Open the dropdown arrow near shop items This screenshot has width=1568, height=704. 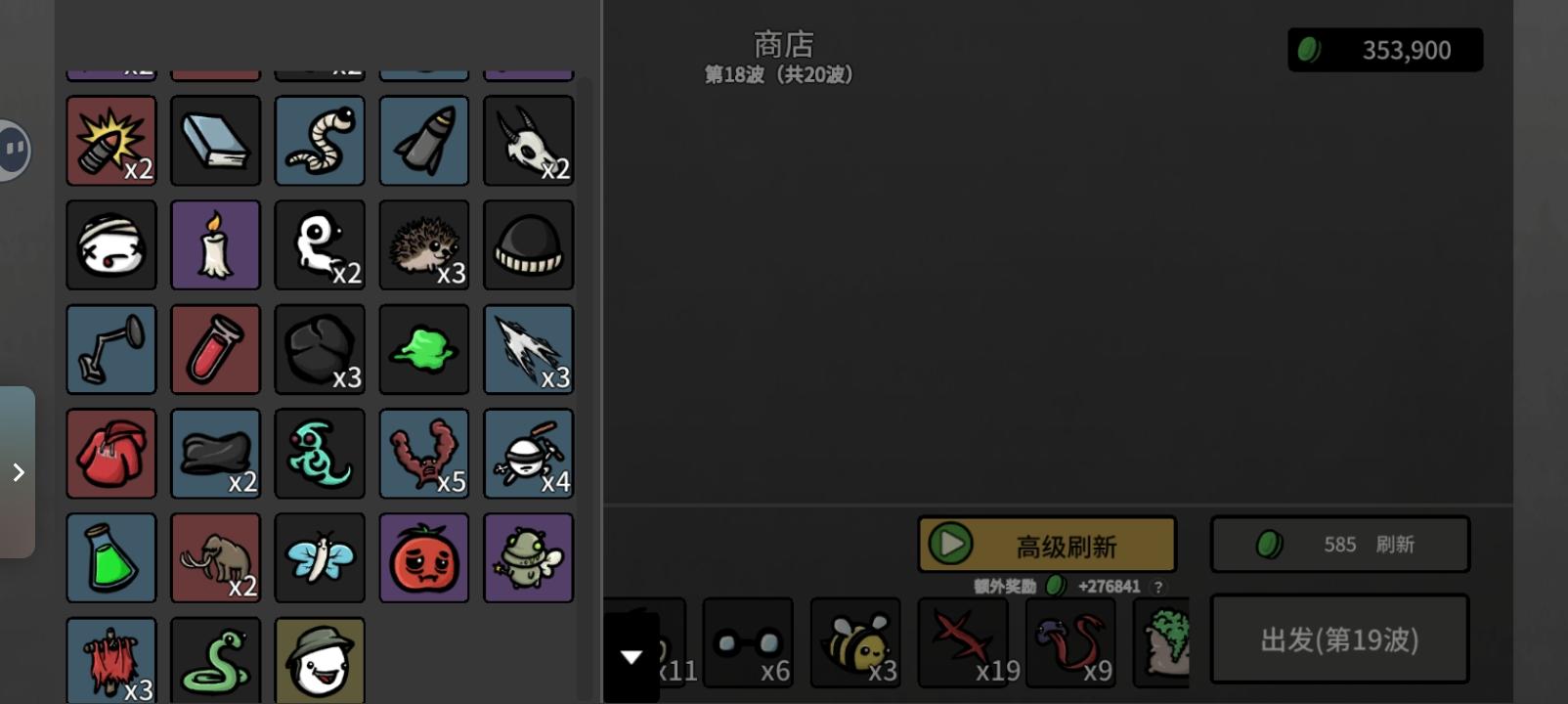tap(632, 657)
